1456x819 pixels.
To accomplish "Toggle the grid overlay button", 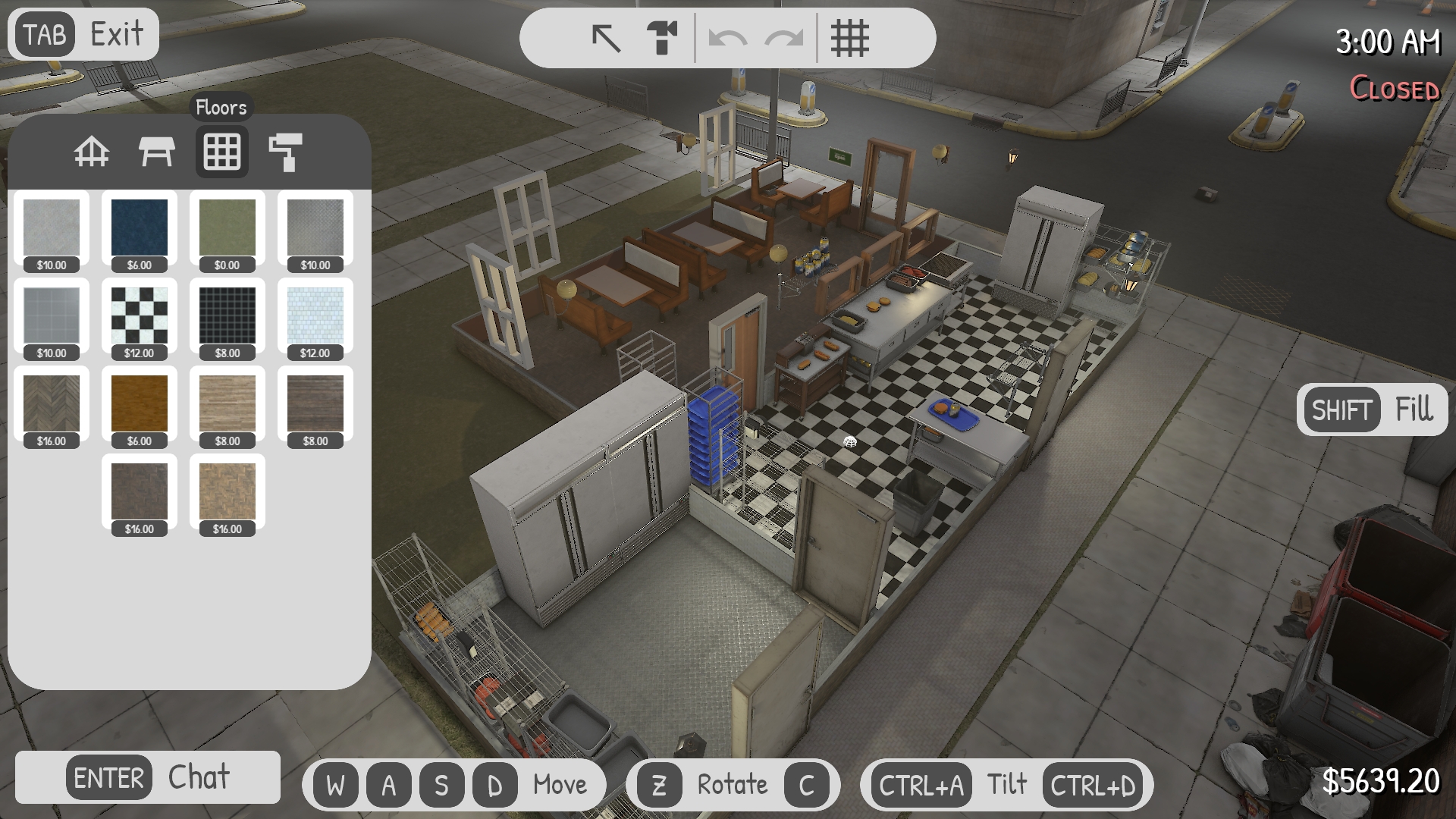I will (x=849, y=38).
